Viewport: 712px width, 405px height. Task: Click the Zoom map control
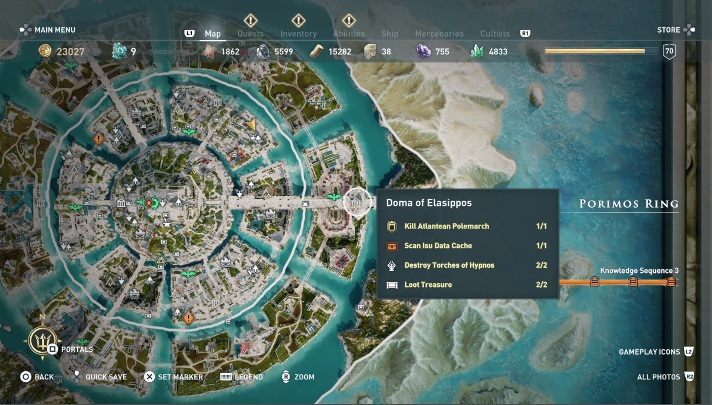(297, 377)
